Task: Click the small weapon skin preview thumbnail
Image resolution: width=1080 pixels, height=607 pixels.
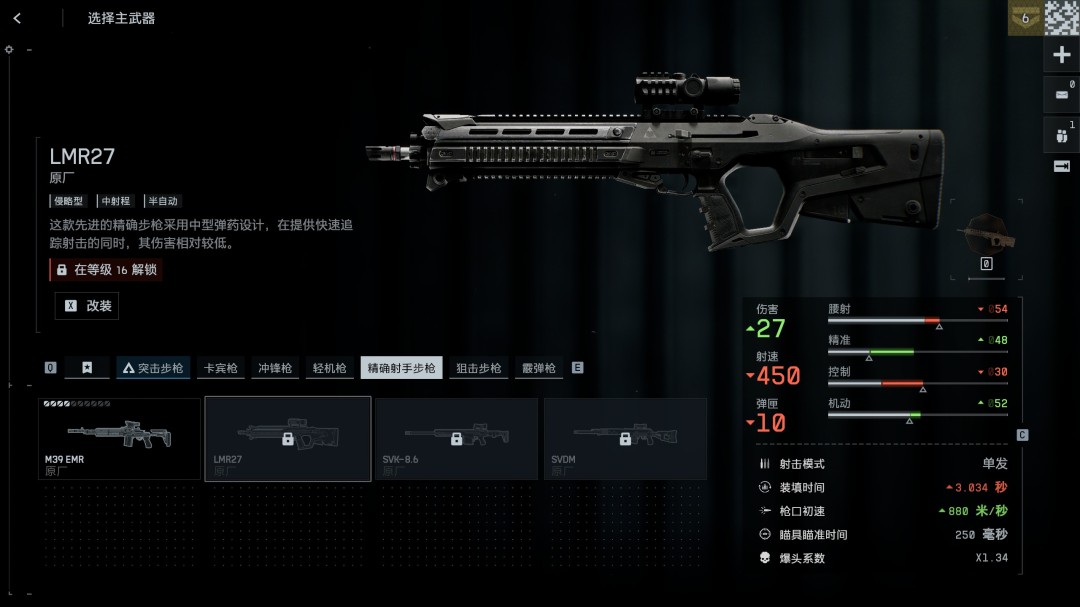Action: pyautogui.click(x=986, y=235)
